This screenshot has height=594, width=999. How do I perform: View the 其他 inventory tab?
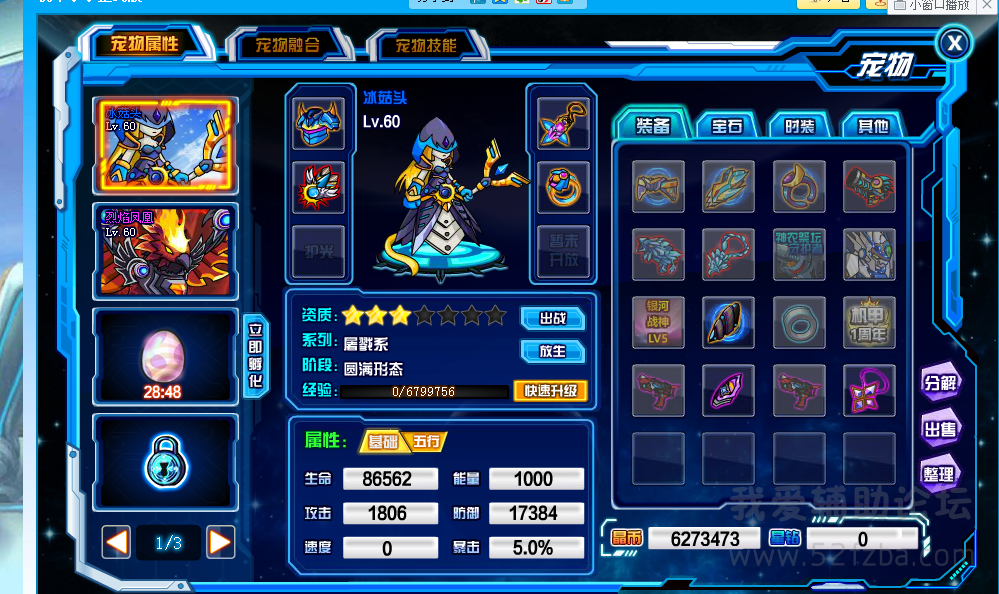[x=870, y=126]
